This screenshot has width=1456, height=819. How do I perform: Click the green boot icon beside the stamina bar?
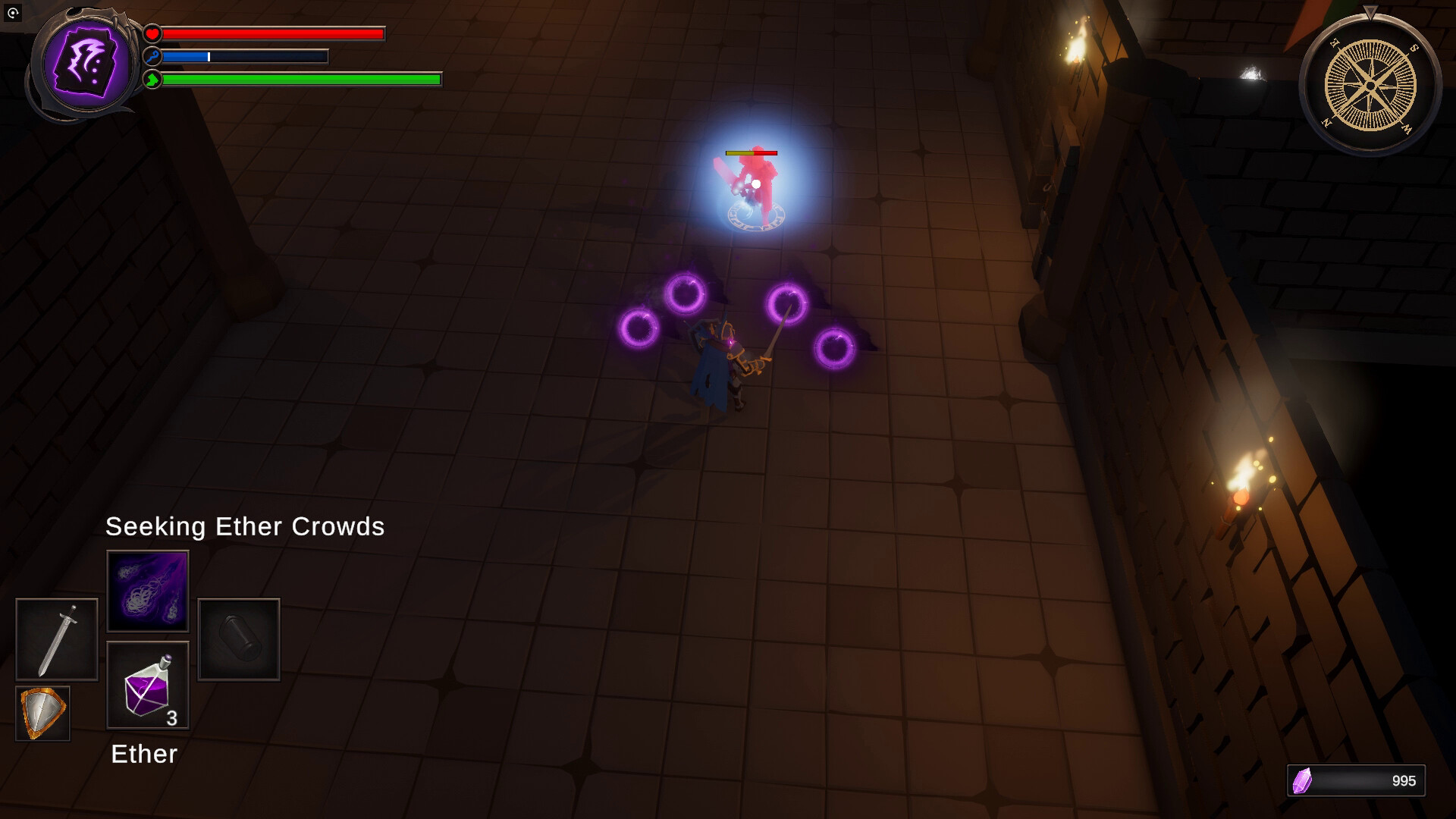pos(152,78)
